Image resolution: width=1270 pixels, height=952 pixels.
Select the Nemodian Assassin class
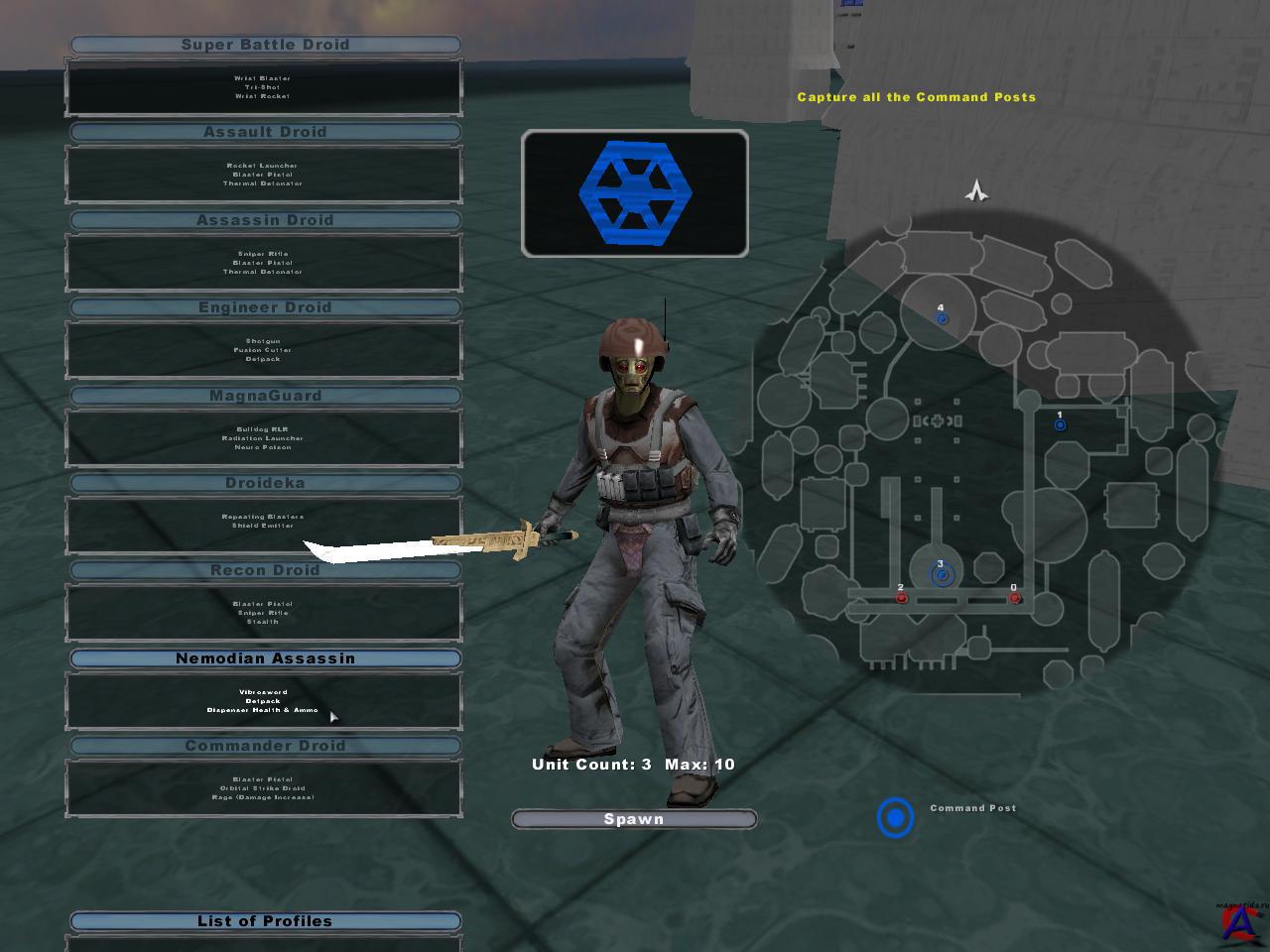pos(265,658)
